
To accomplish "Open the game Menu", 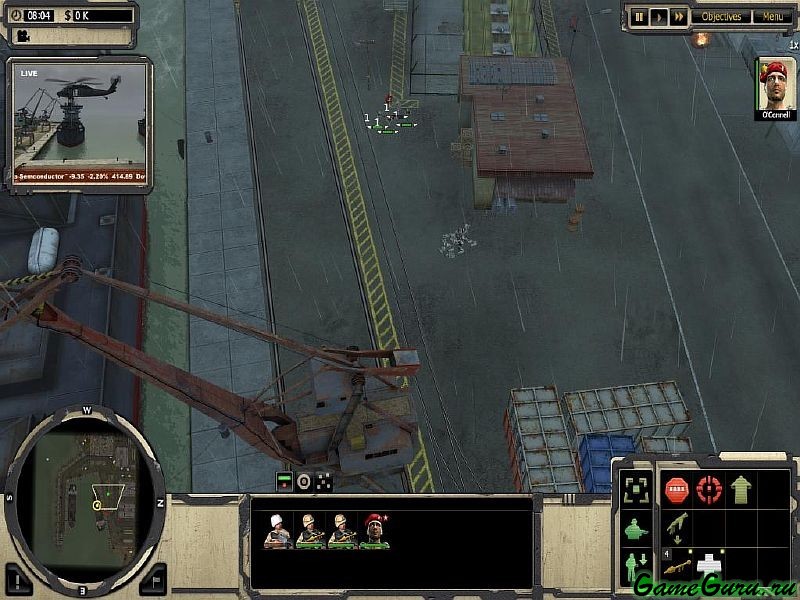I will pyautogui.click(x=772, y=17).
